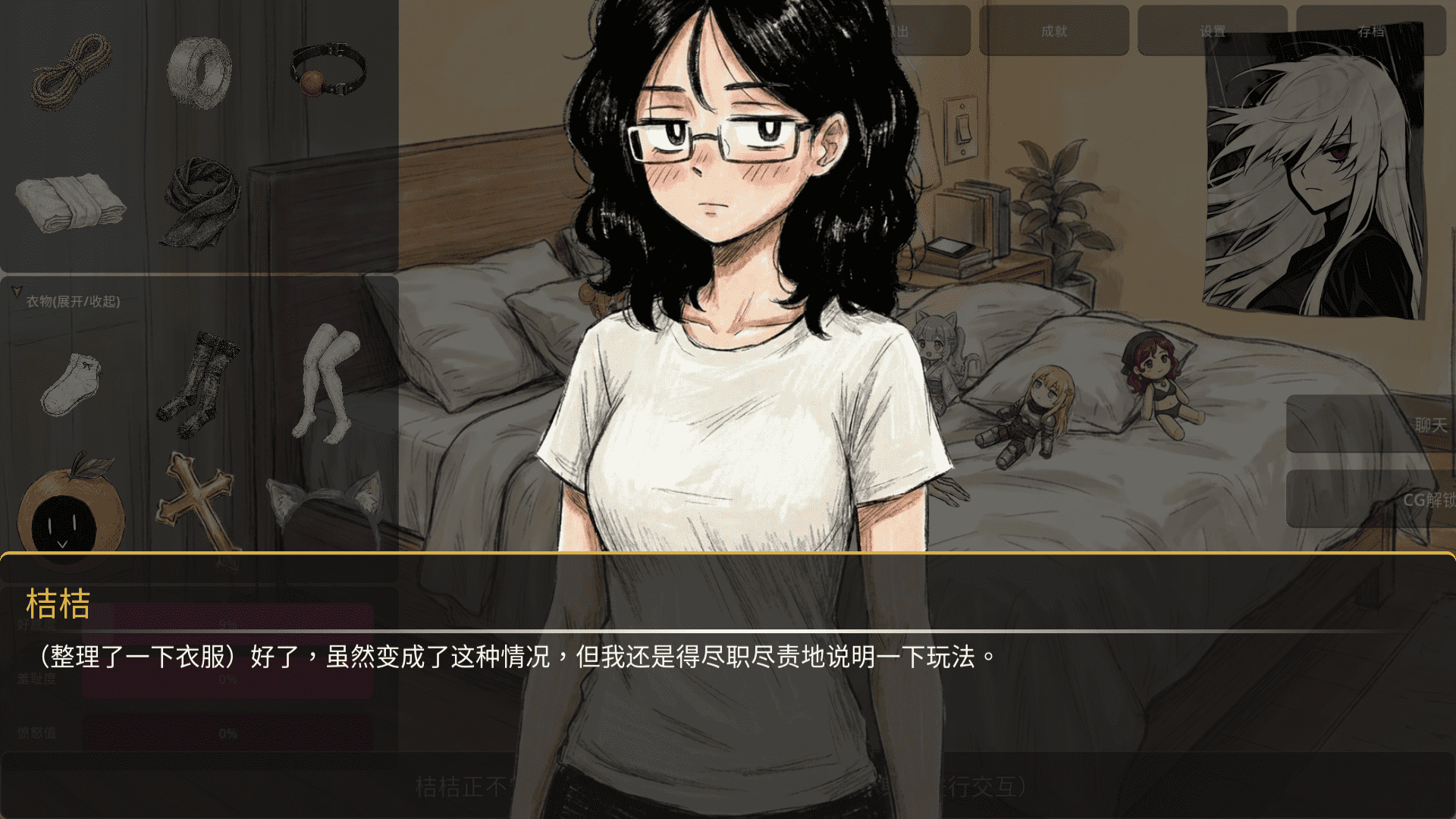Viewport: 1456px width, 819px height.
Task: Open the 成就 achievements menu
Action: click(1054, 32)
